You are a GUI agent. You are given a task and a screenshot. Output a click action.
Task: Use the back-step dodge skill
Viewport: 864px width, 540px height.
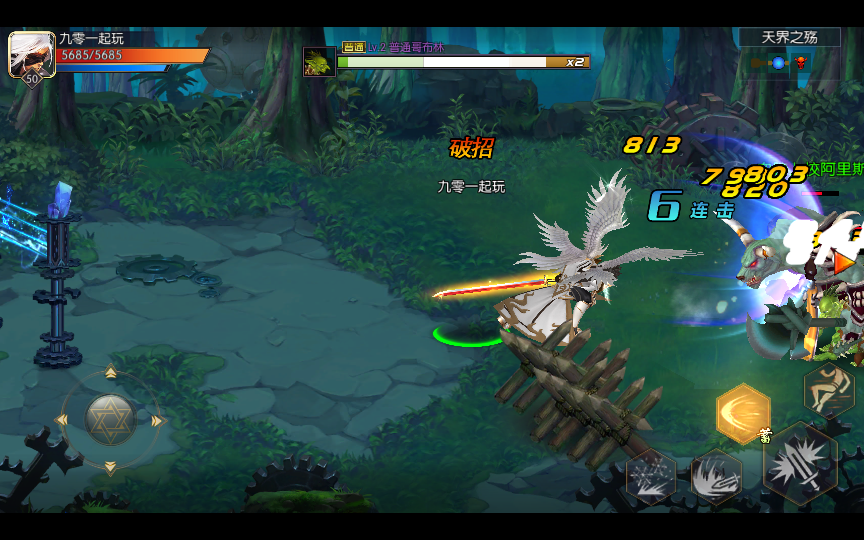829,388
